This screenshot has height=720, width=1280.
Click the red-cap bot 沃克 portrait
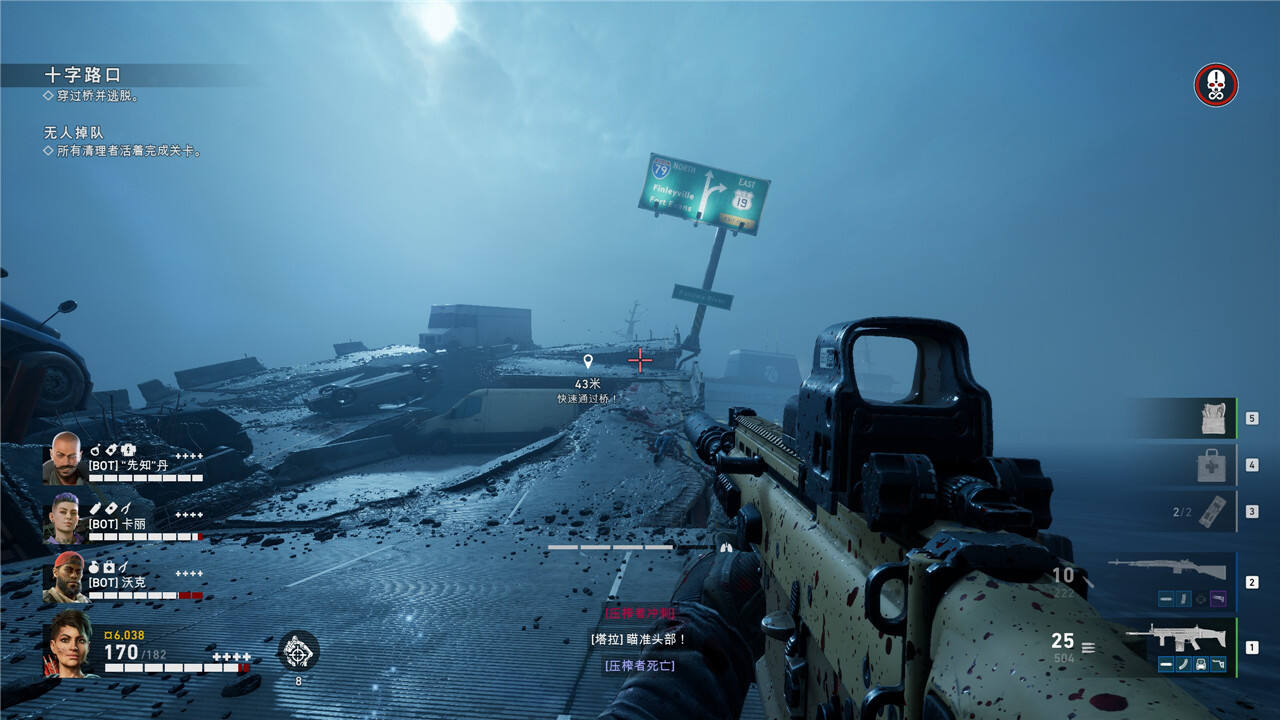pos(65,577)
